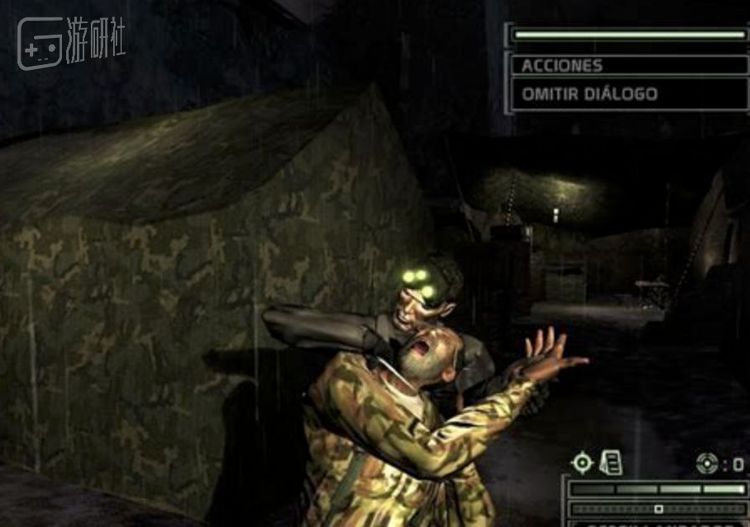Select the round target gadget icon

coord(706,463)
